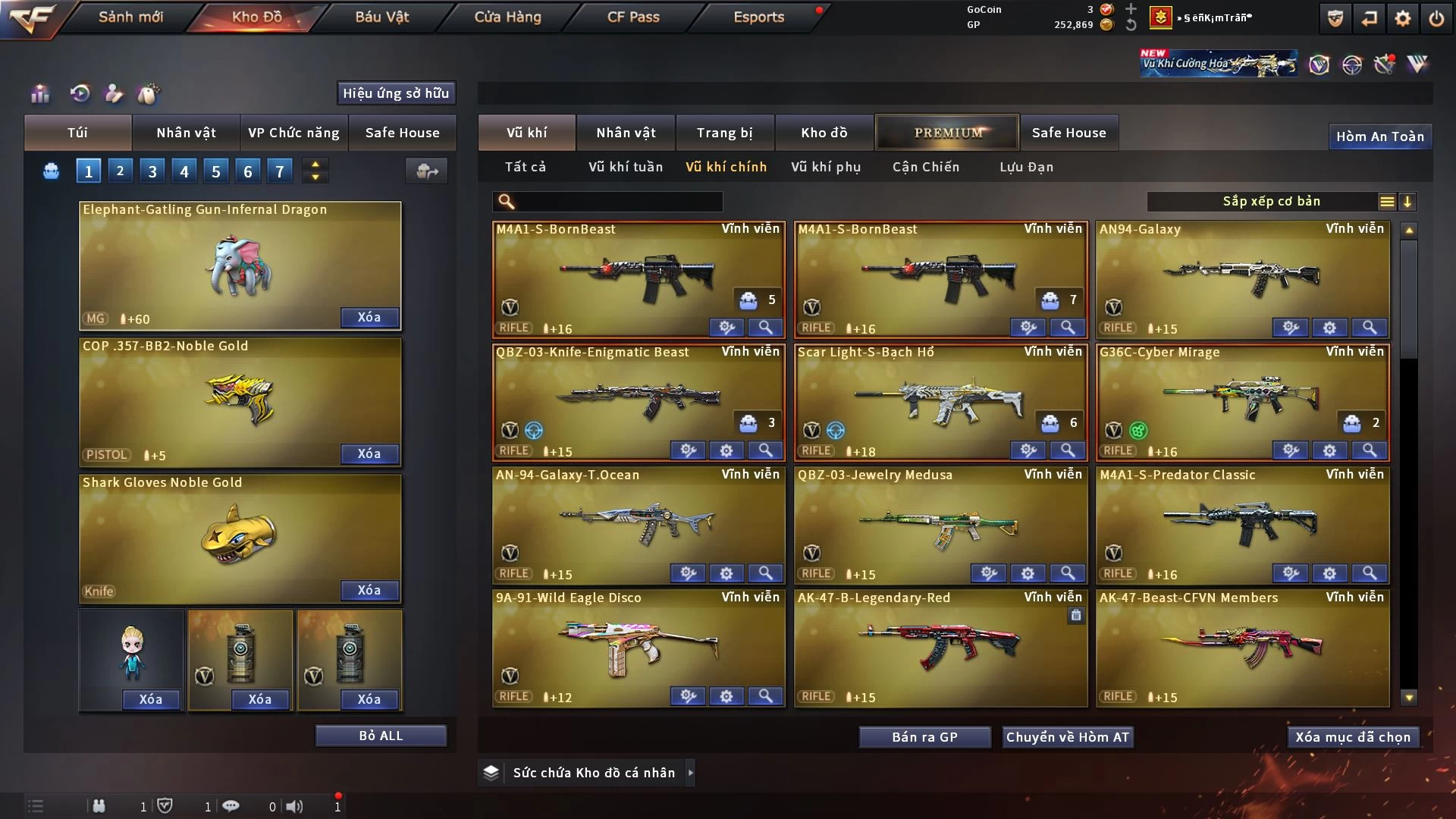
Task: Click Bỏ ALL to unequip everything
Action: (x=381, y=736)
